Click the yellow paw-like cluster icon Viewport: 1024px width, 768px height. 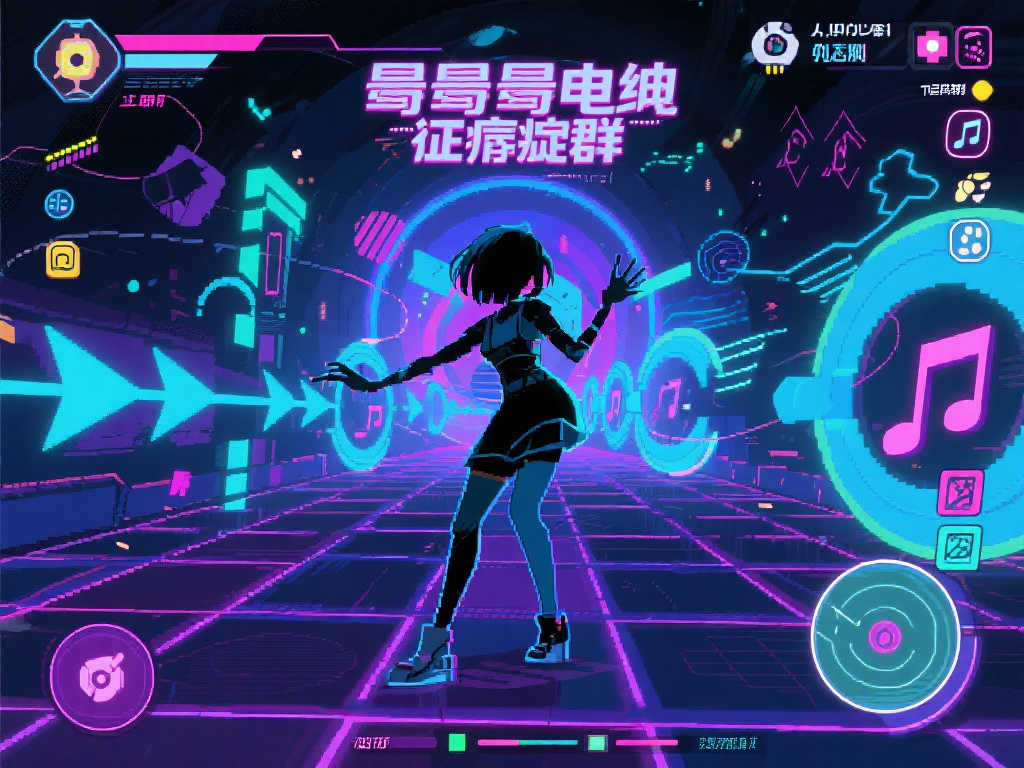tap(971, 185)
